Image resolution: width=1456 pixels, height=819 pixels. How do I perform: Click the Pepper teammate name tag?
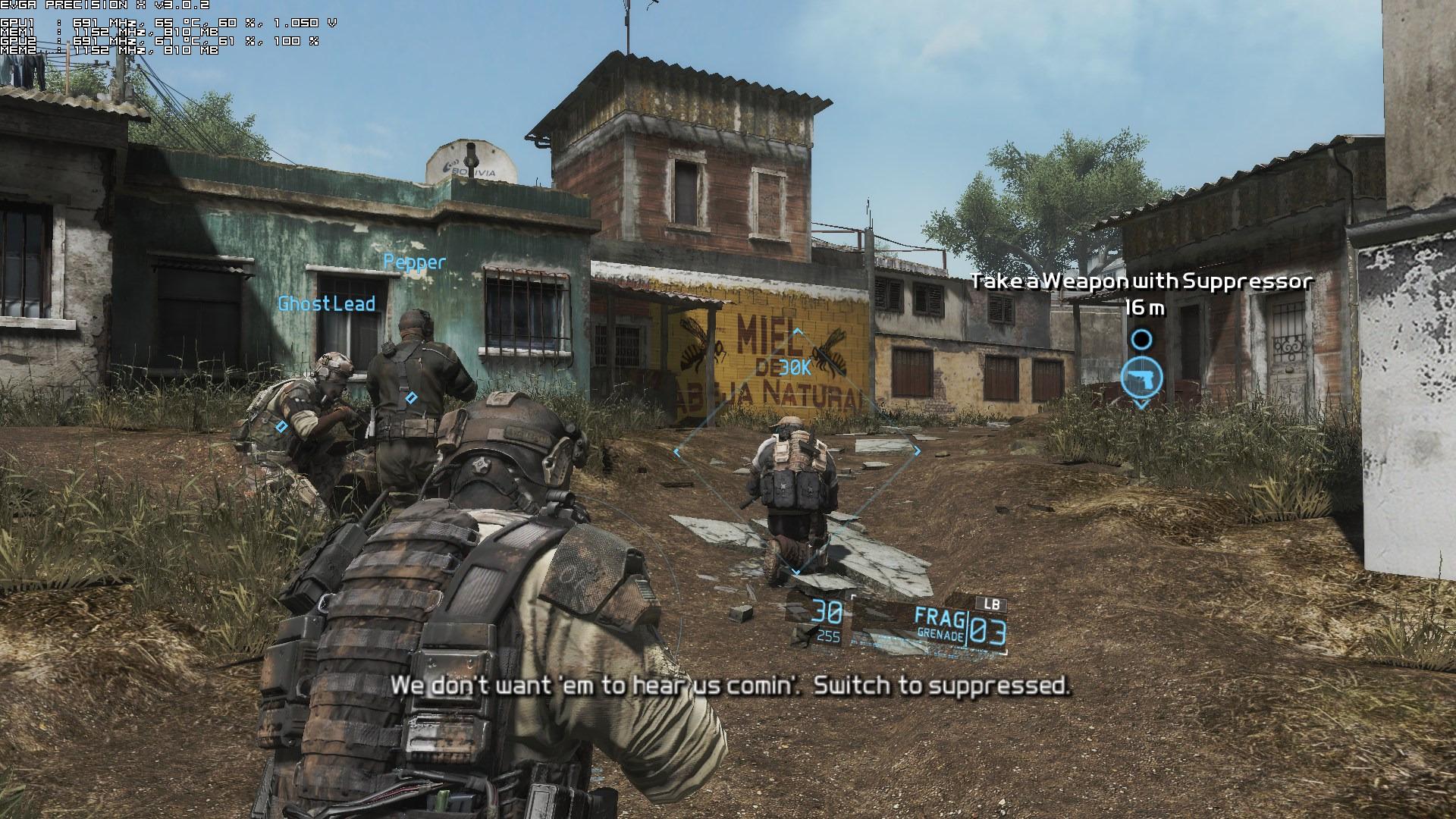415,262
